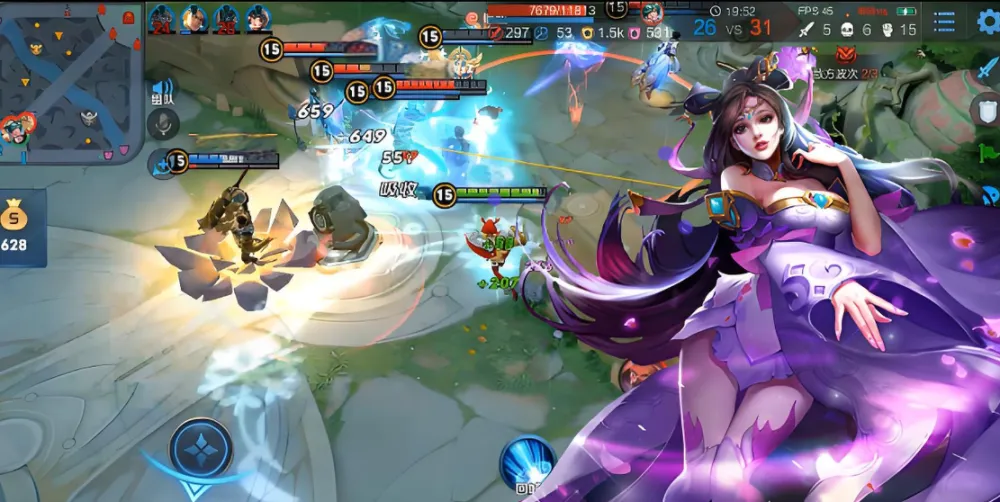Tap the movement joystick button
This screenshot has height=502, width=1000.
(201, 448)
